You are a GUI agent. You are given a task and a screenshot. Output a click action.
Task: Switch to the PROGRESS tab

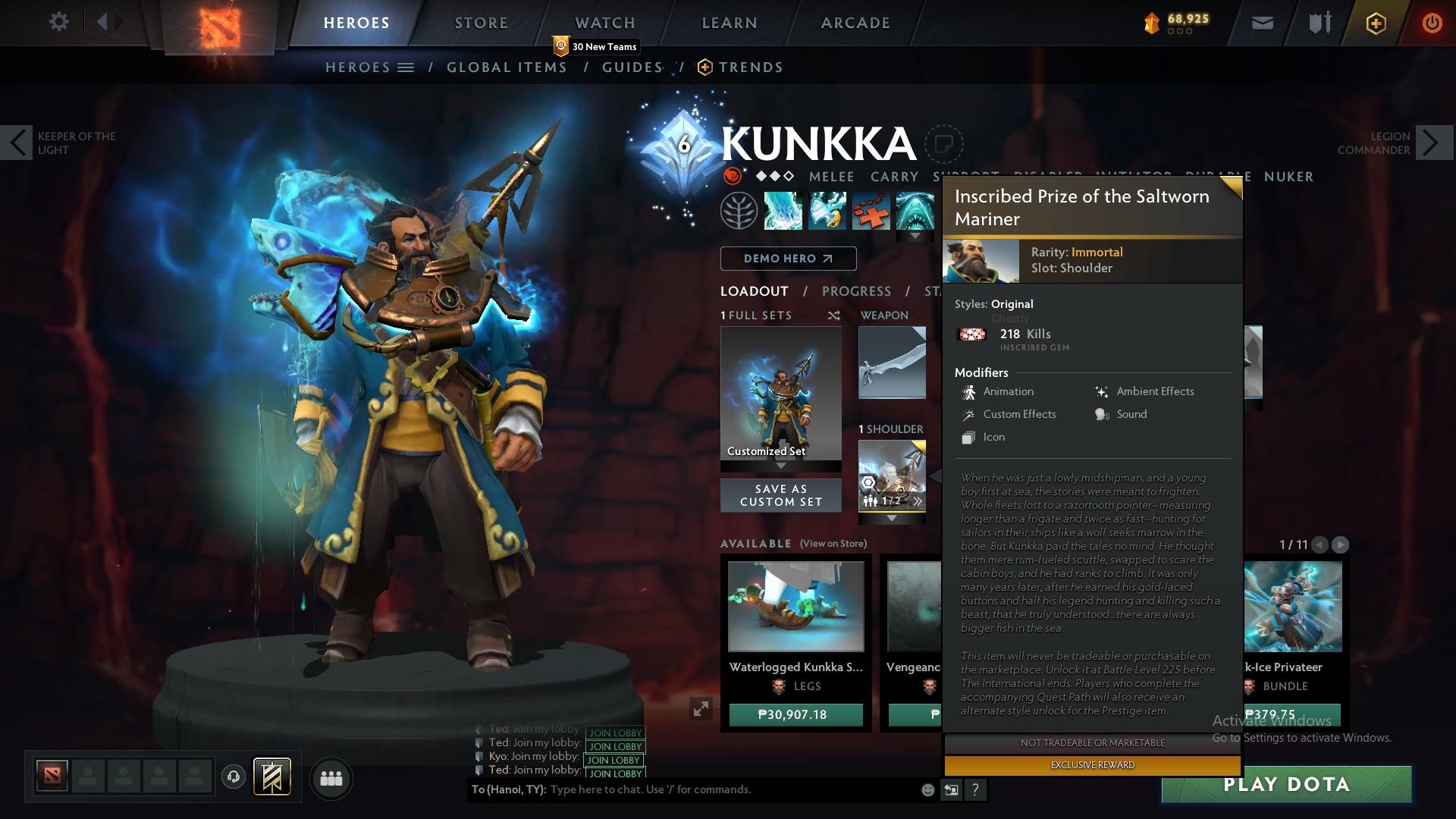point(857,291)
